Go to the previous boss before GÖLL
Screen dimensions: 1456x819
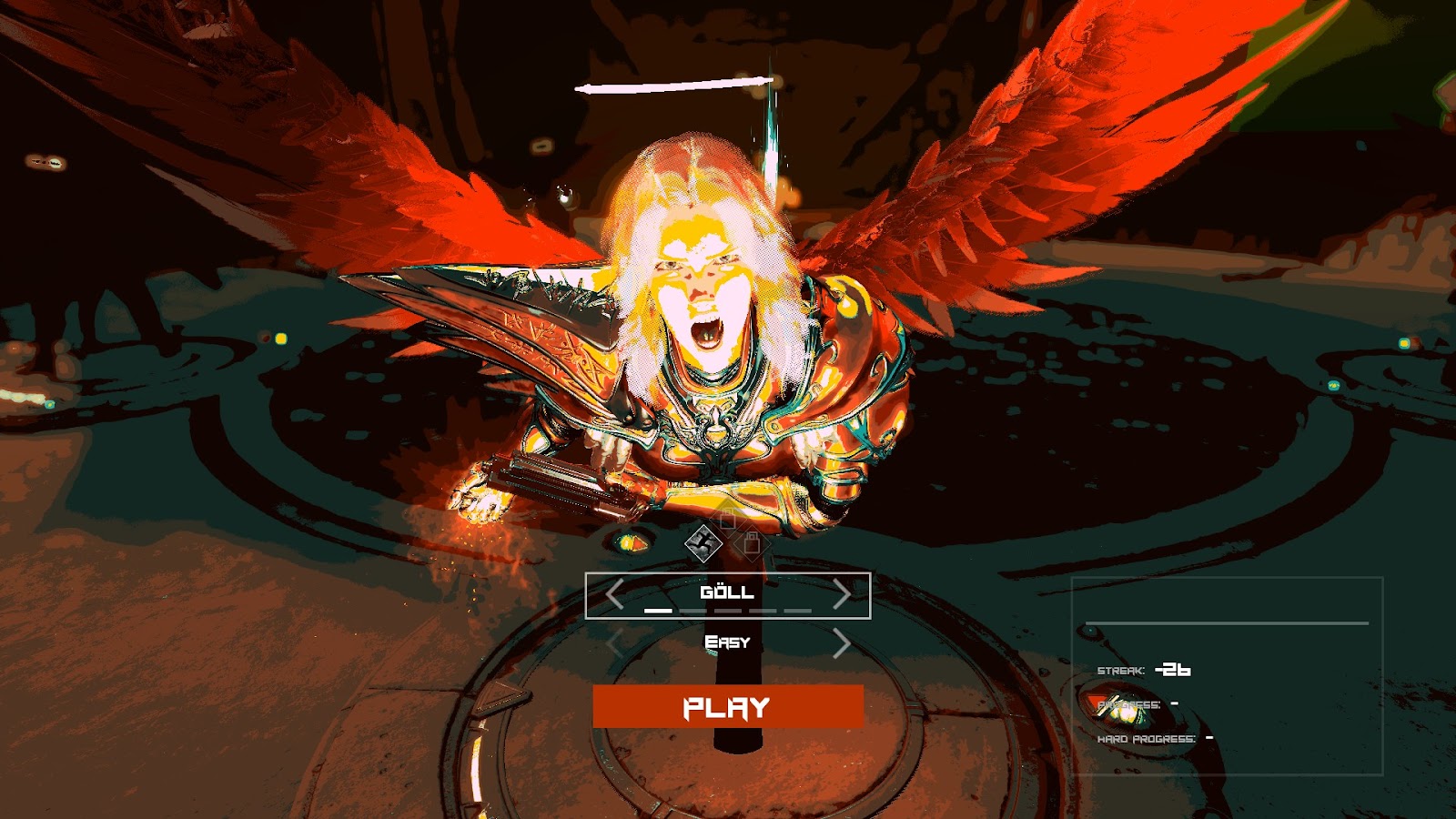coord(614,595)
